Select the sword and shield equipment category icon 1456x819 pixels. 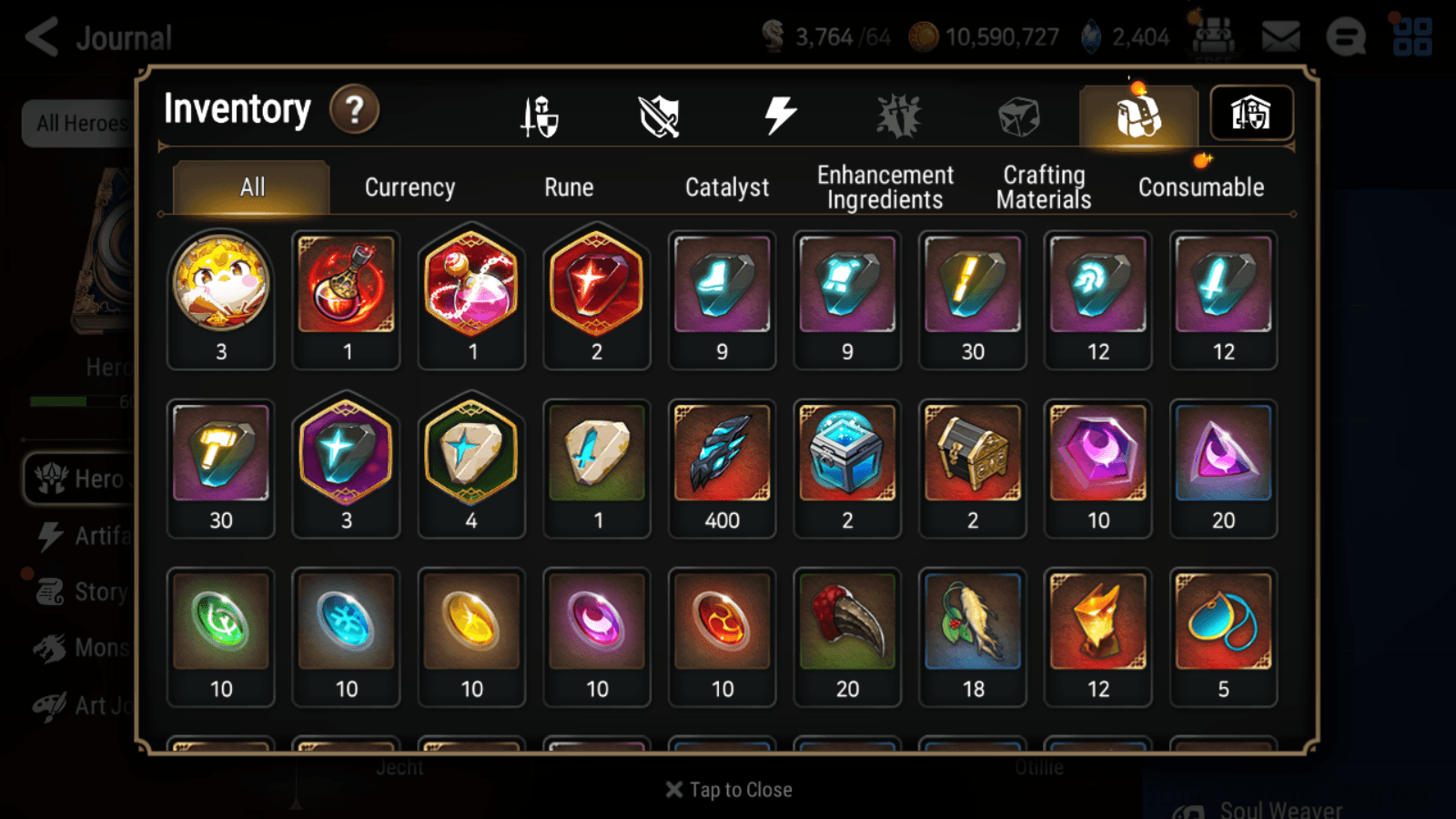tap(541, 113)
